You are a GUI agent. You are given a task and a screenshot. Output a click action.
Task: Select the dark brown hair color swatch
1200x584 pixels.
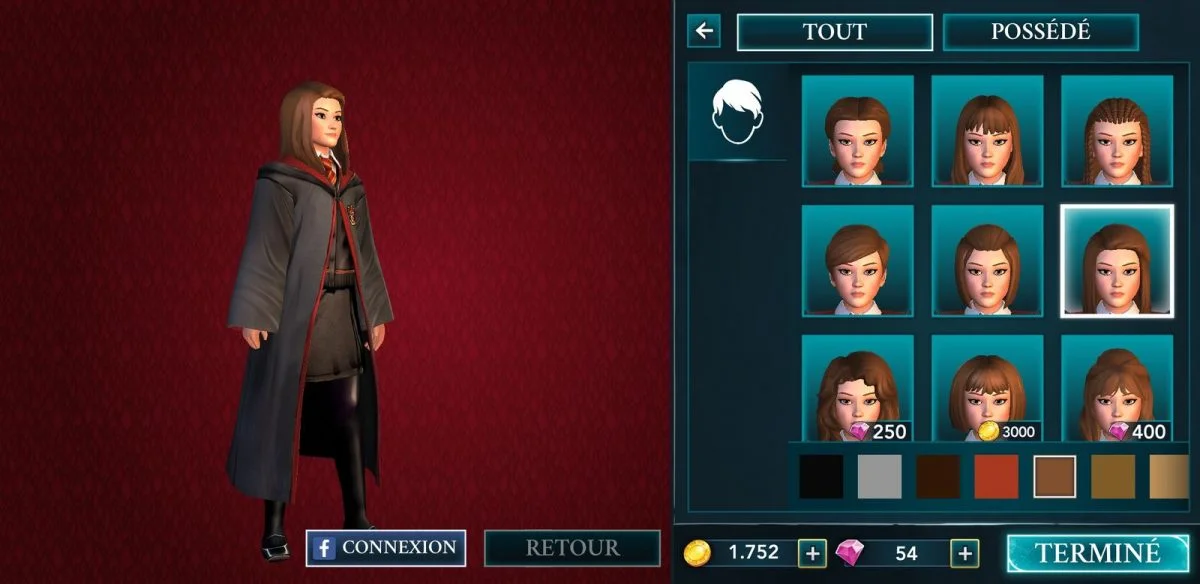[x=938, y=477]
